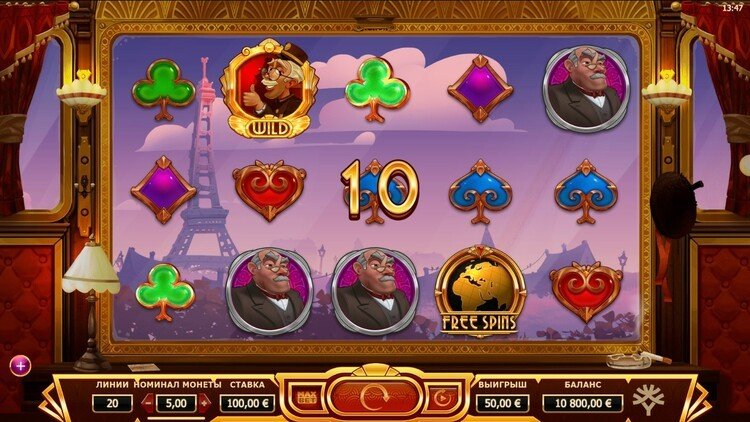Open the pink plus menu button
750x422 pixels.
[20, 365]
